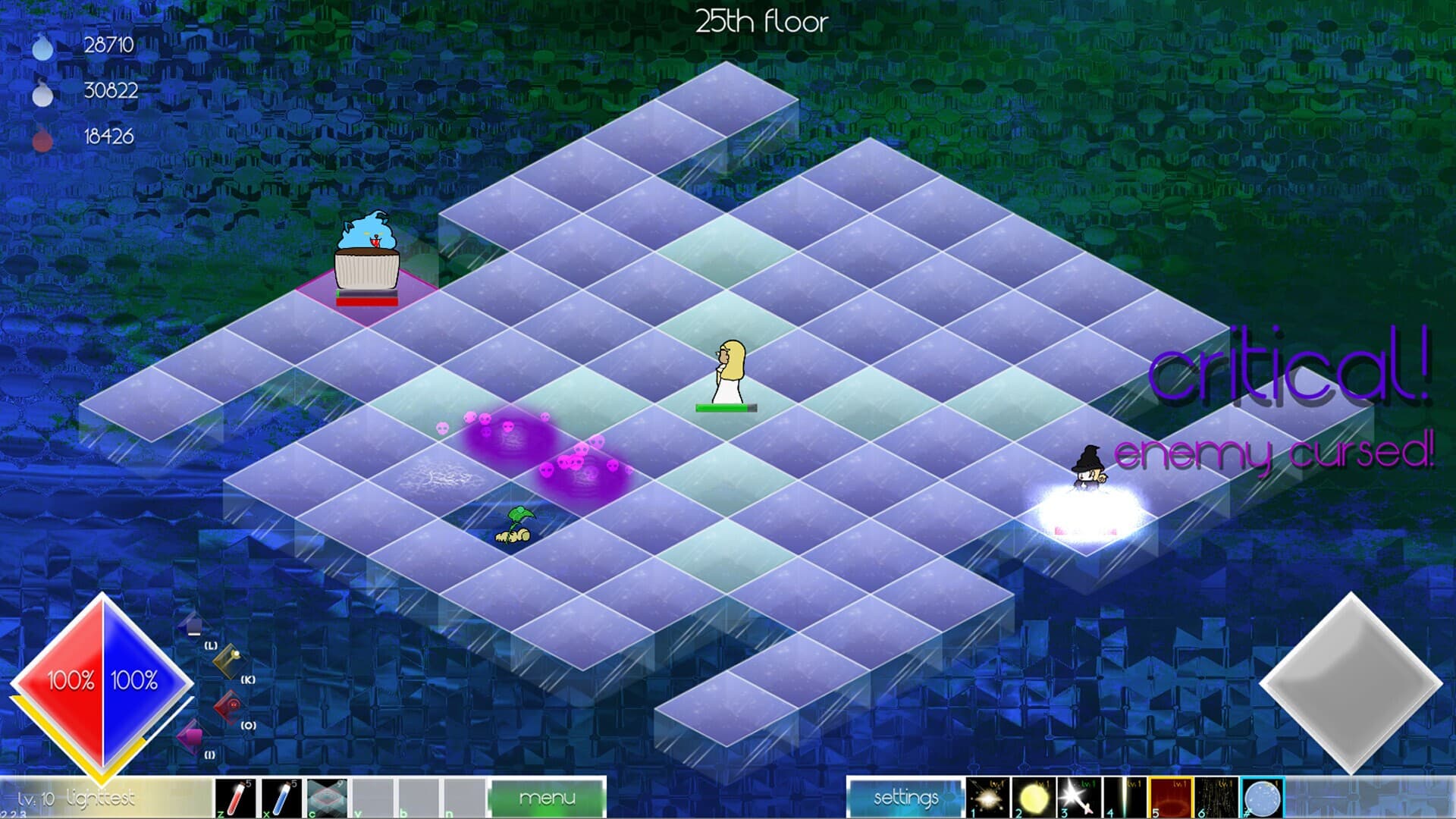Open the game menu
The image size is (1456, 819).
tap(548, 797)
